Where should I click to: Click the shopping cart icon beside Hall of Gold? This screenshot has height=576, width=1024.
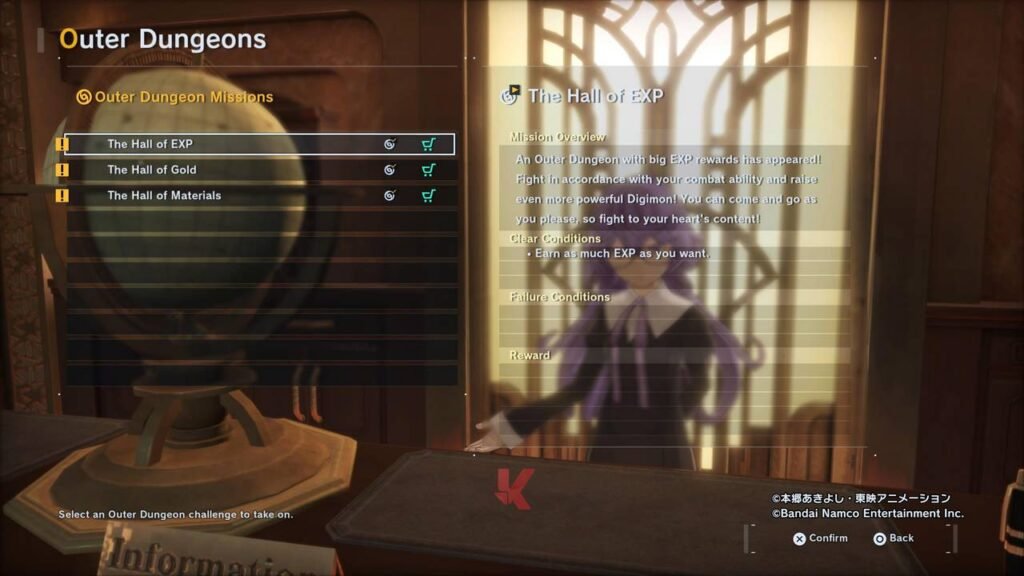pyautogui.click(x=428, y=170)
